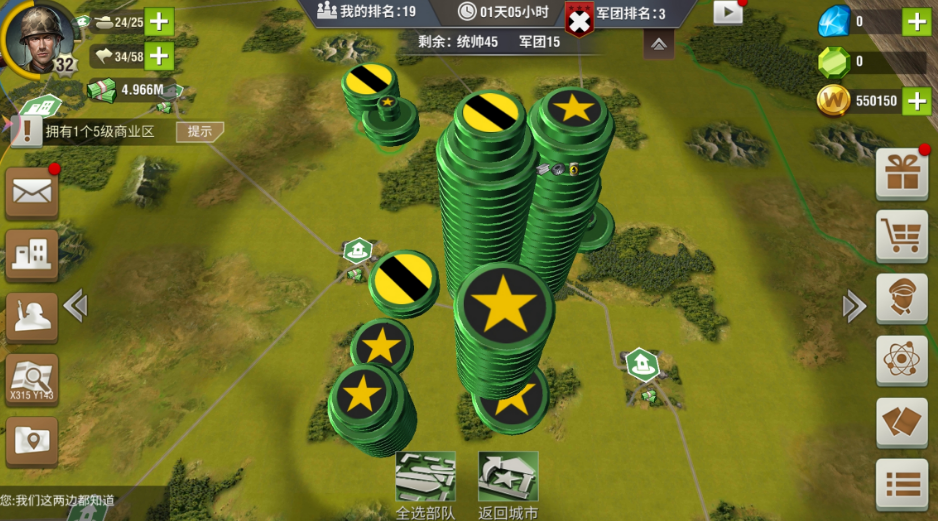
Task: Open the gift box rewards
Action: [x=901, y=176]
